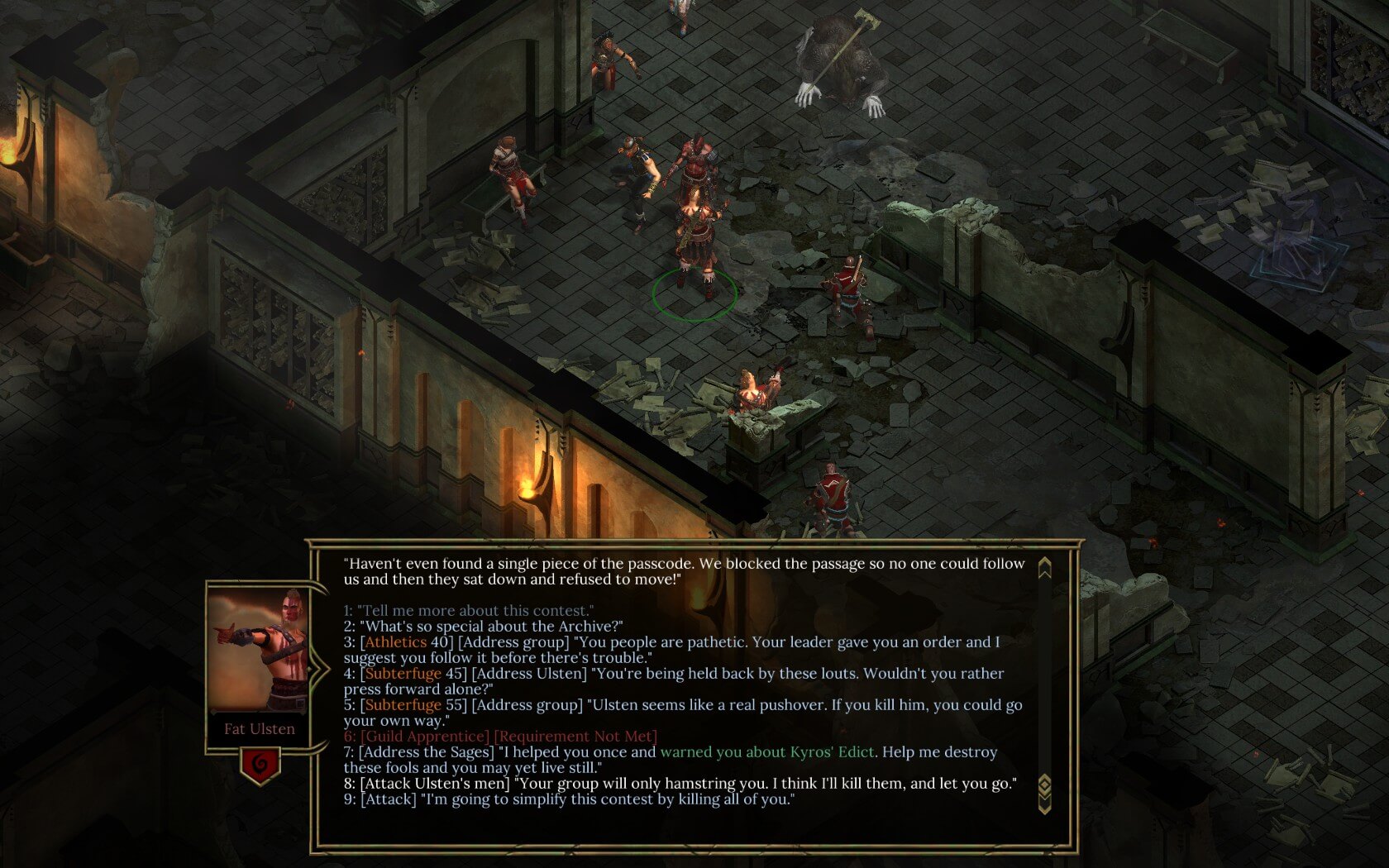
Task: Open the red faction emblem under the portrait
Action: click(260, 765)
